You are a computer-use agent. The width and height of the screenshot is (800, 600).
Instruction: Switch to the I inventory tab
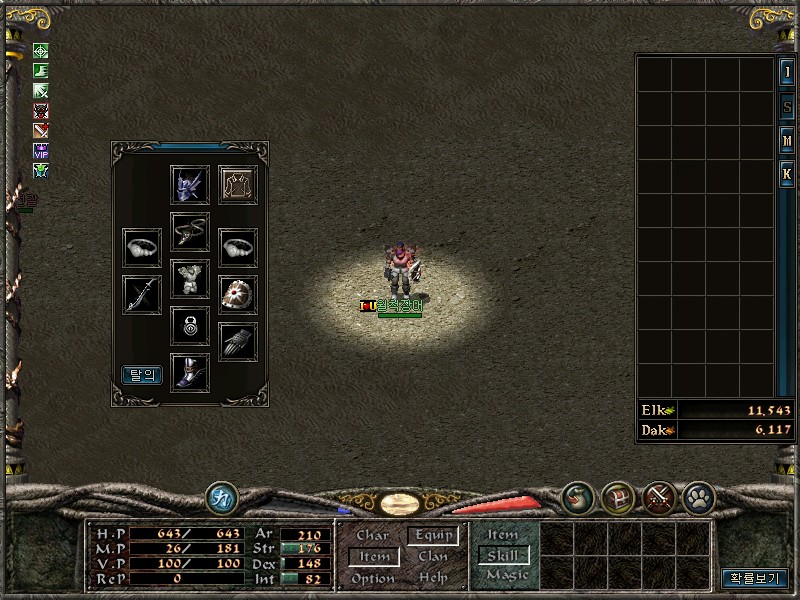coord(787,73)
